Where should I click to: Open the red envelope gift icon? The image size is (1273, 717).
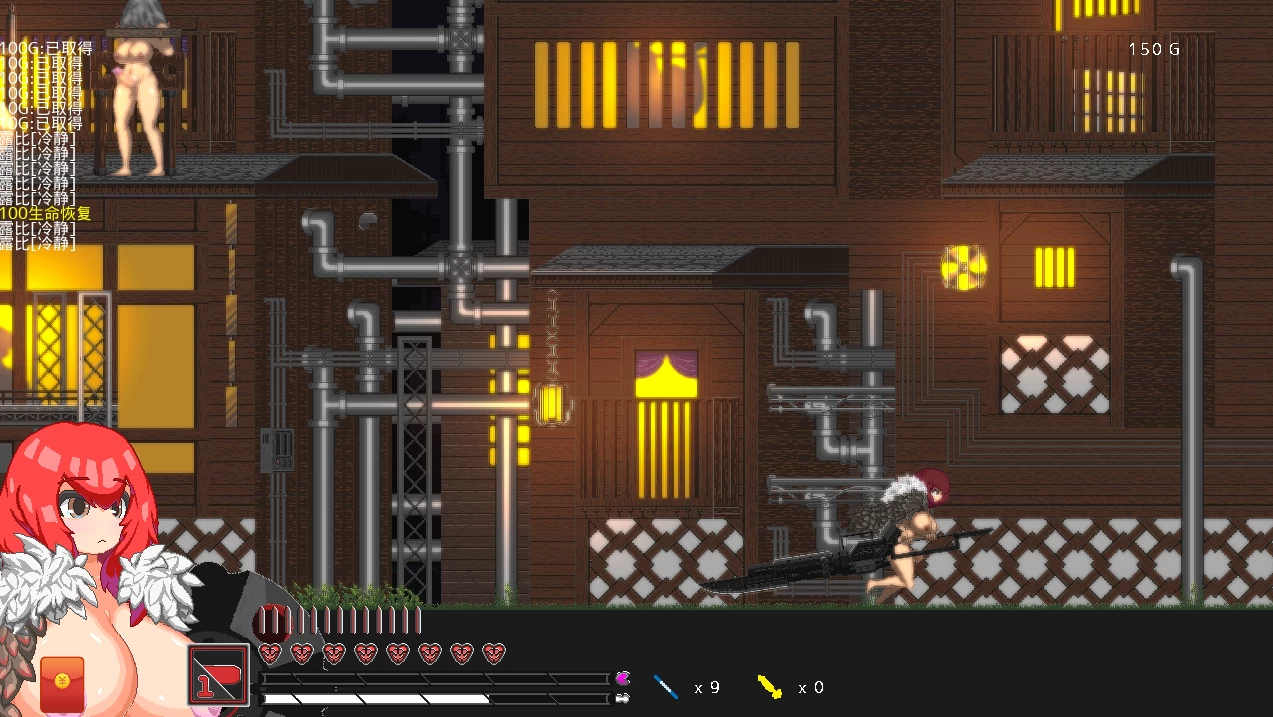[62, 684]
